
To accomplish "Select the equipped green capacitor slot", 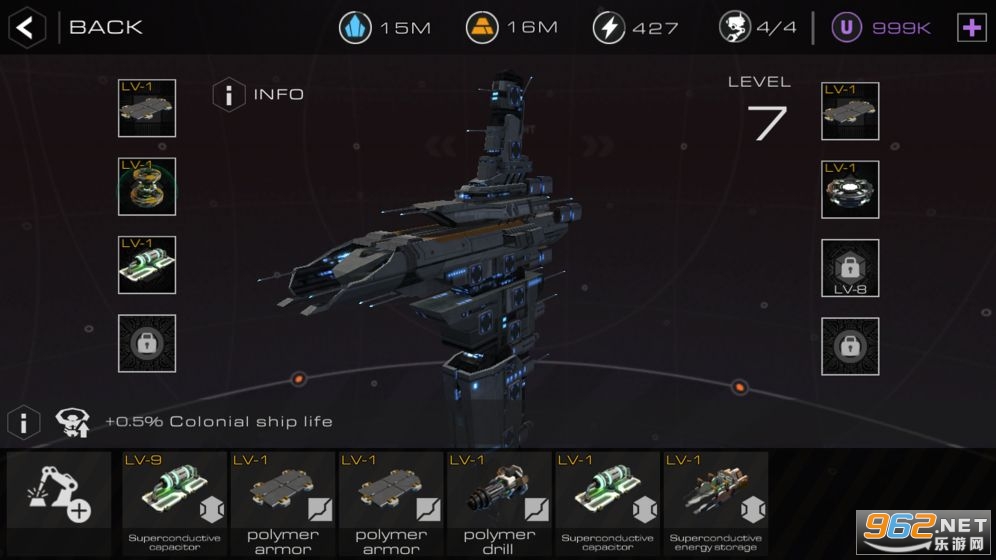I will coord(147,265).
